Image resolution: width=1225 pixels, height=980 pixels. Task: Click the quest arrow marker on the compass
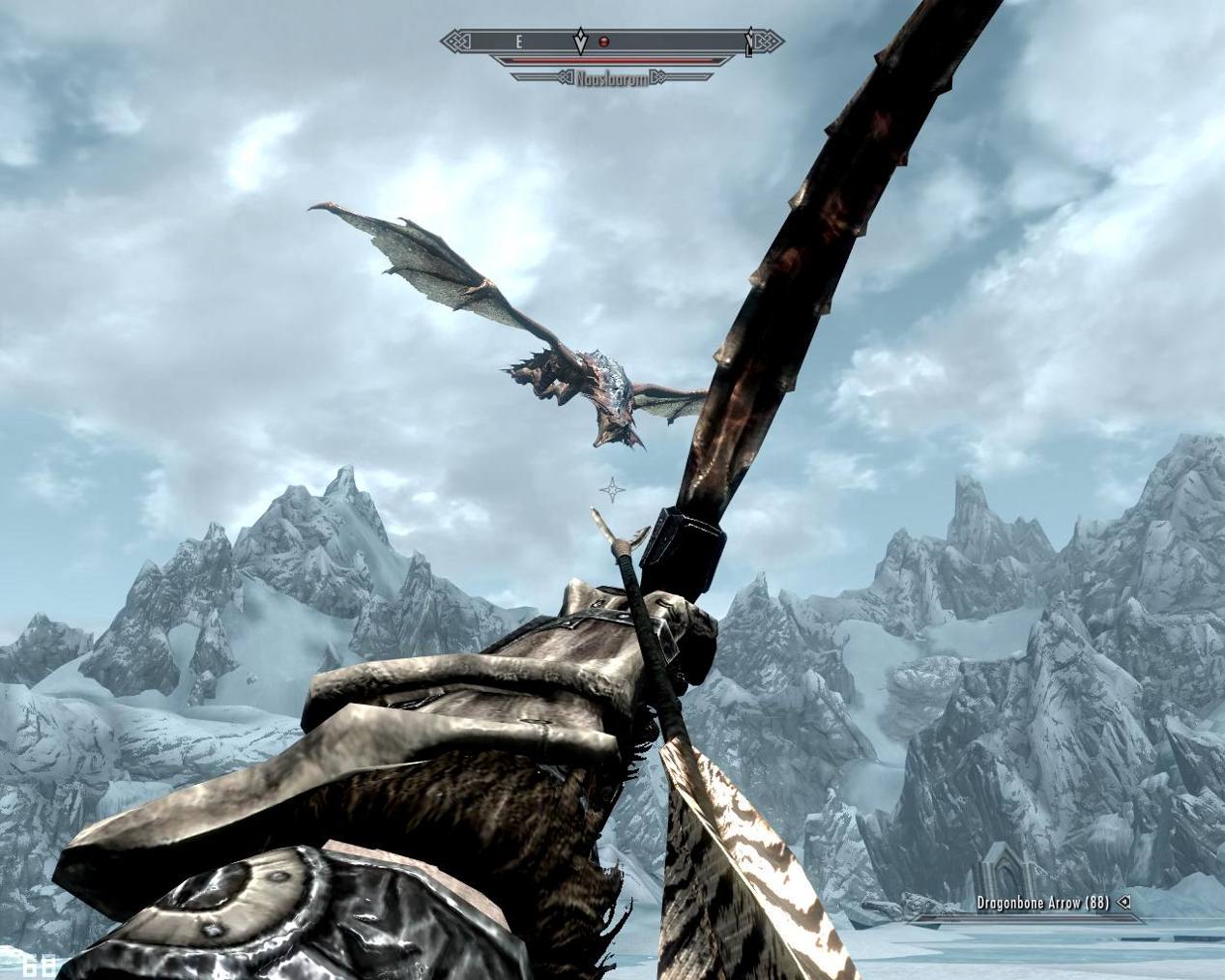(580, 42)
